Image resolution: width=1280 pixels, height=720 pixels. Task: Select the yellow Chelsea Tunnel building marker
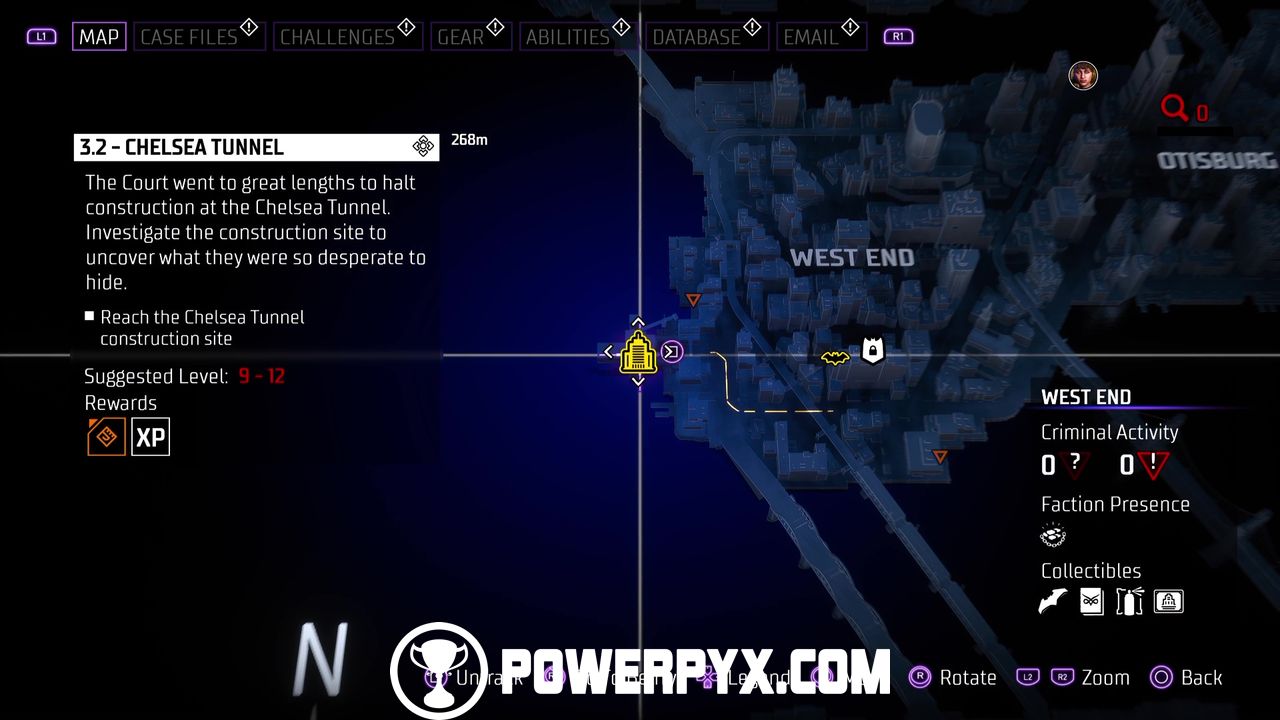pos(638,354)
